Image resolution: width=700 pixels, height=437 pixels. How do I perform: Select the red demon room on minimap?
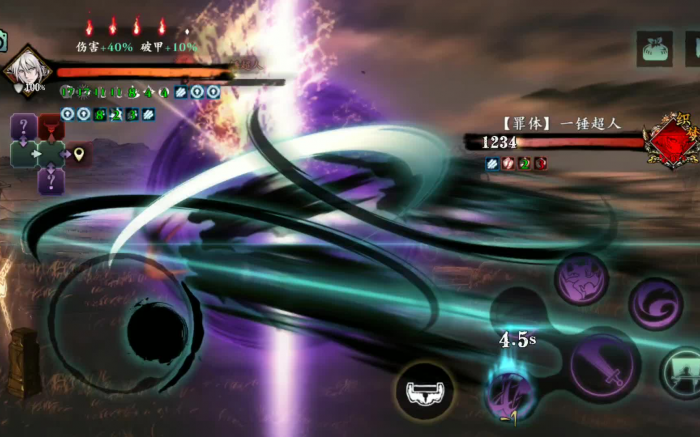point(50,127)
